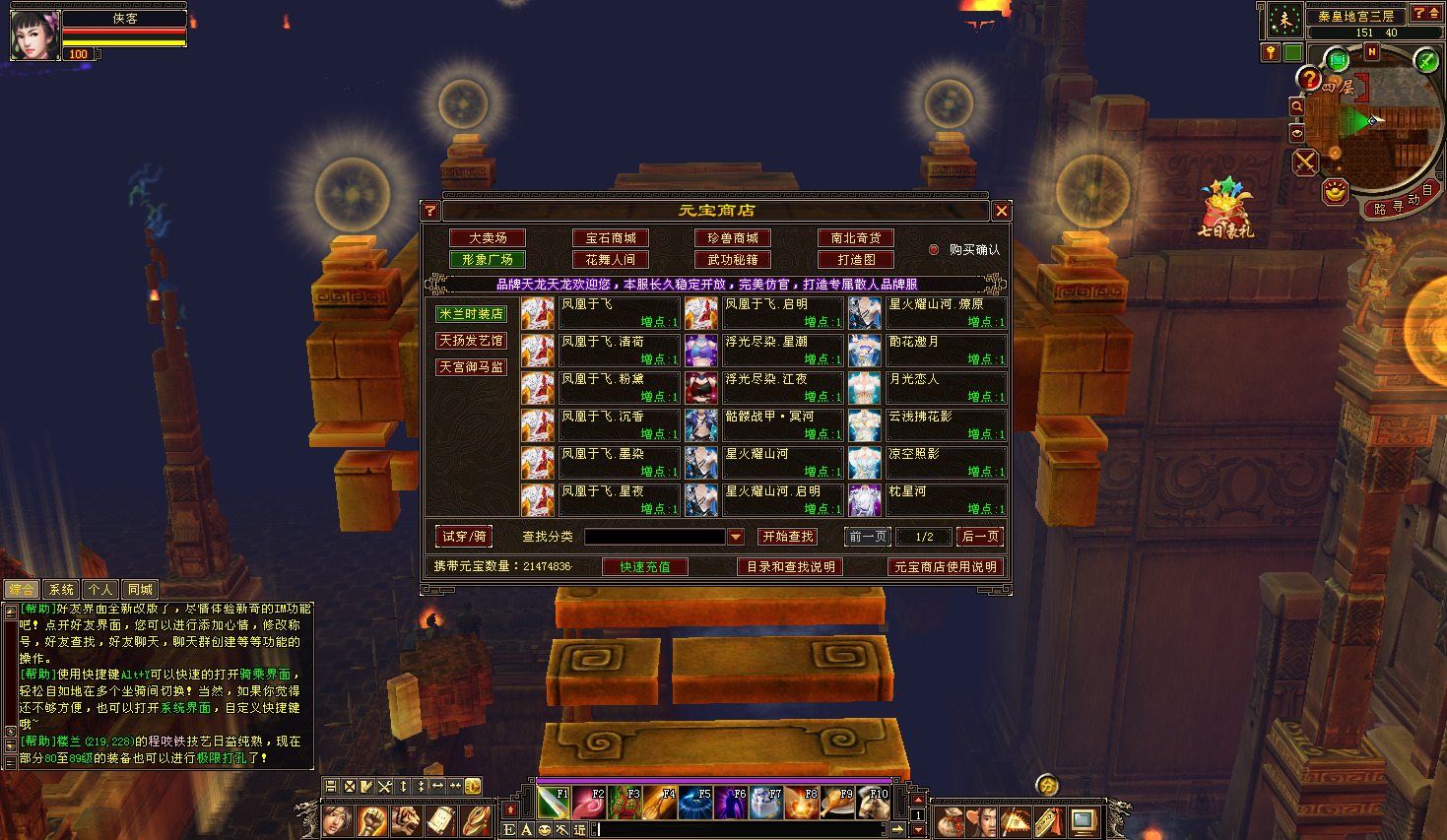
Task: Select the 天扬发艺馆 sub-shop
Action: tap(472, 341)
